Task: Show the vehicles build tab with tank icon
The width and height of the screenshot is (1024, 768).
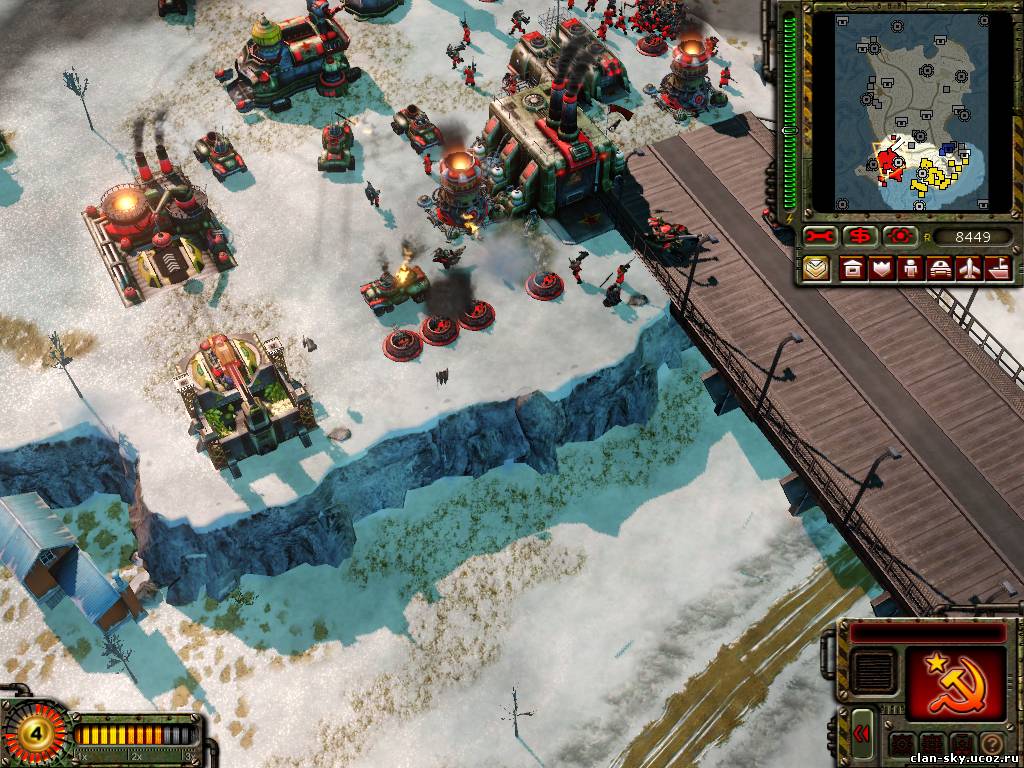Action: pyautogui.click(x=941, y=269)
